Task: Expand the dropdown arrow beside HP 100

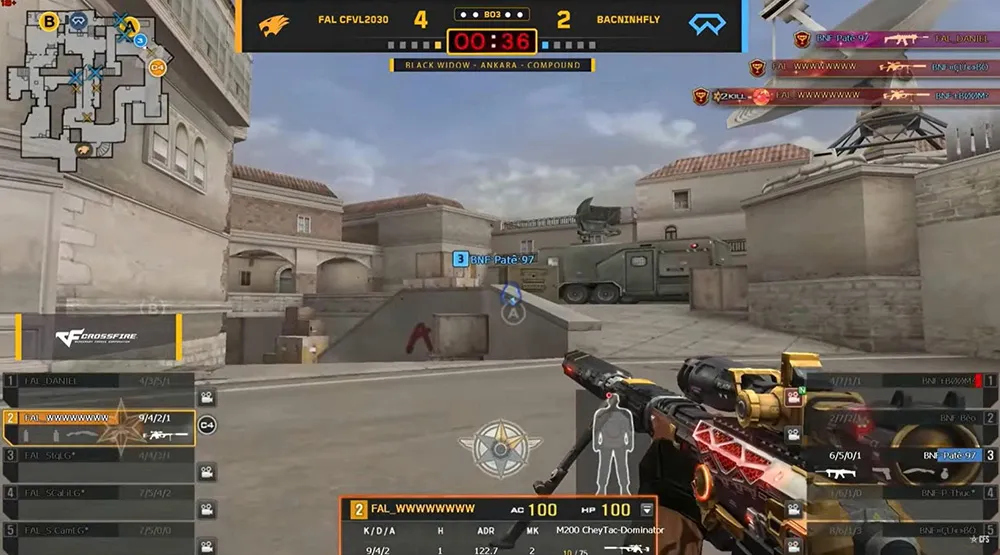Action: click(646, 509)
